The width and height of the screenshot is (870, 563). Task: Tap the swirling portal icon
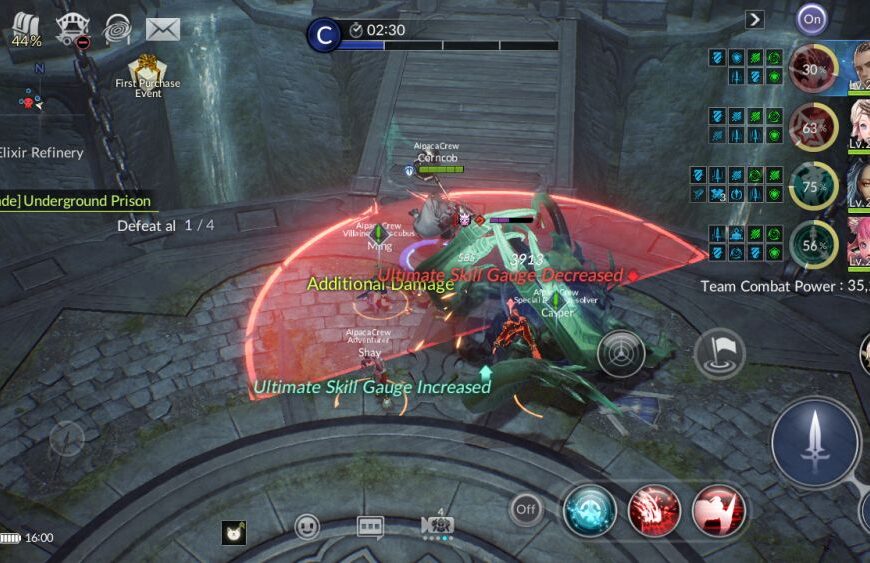click(117, 28)
